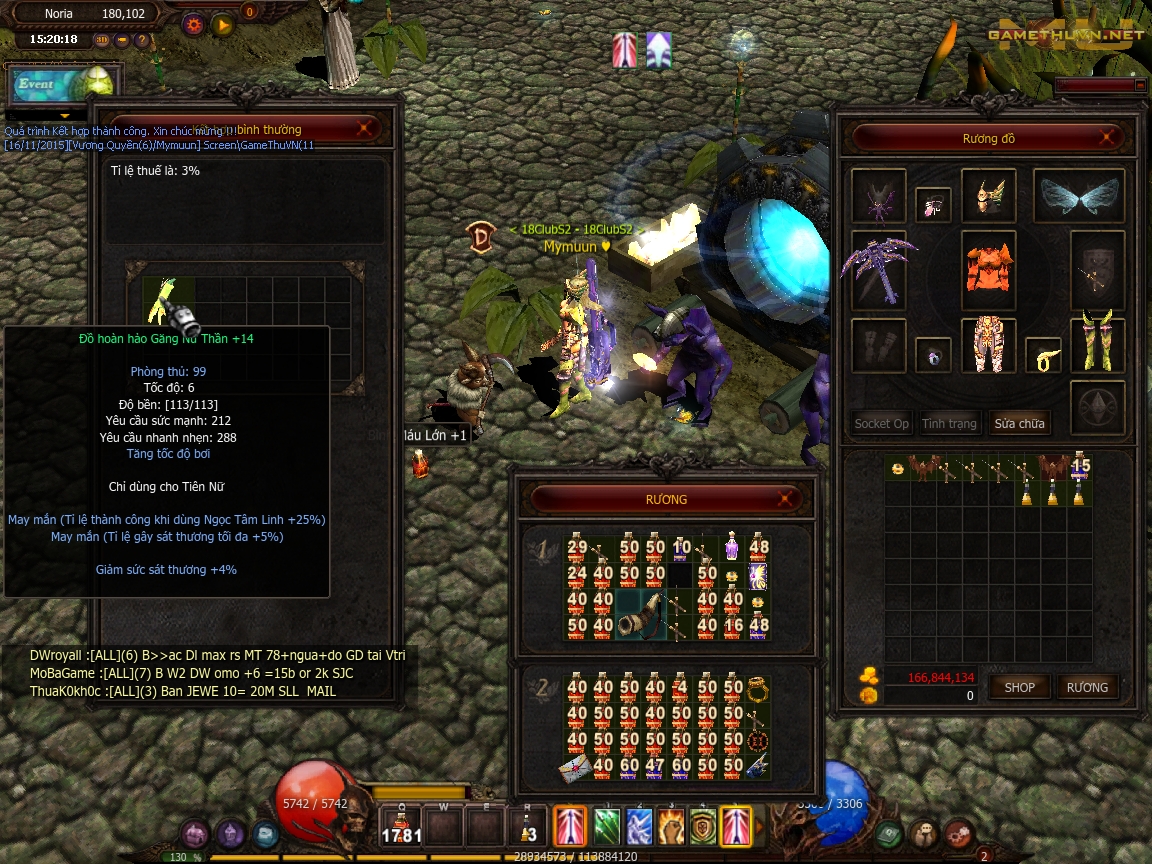Select the equipped purple crossbow weapon slot
This screenshot has height=864, width=1152.
(879, 271)
